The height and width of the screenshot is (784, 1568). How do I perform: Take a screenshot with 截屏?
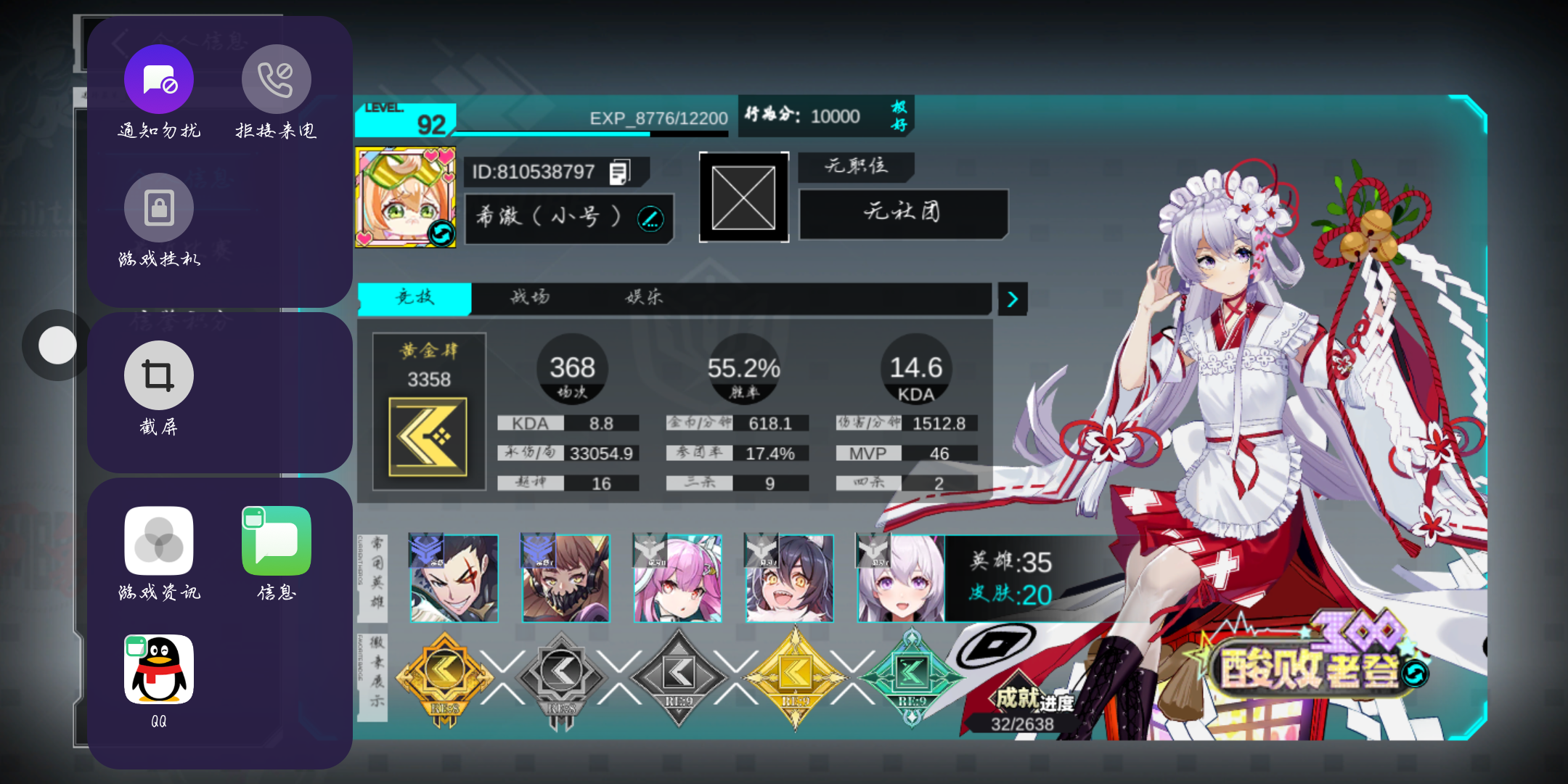pyautogui.click(x=159, y=375)
